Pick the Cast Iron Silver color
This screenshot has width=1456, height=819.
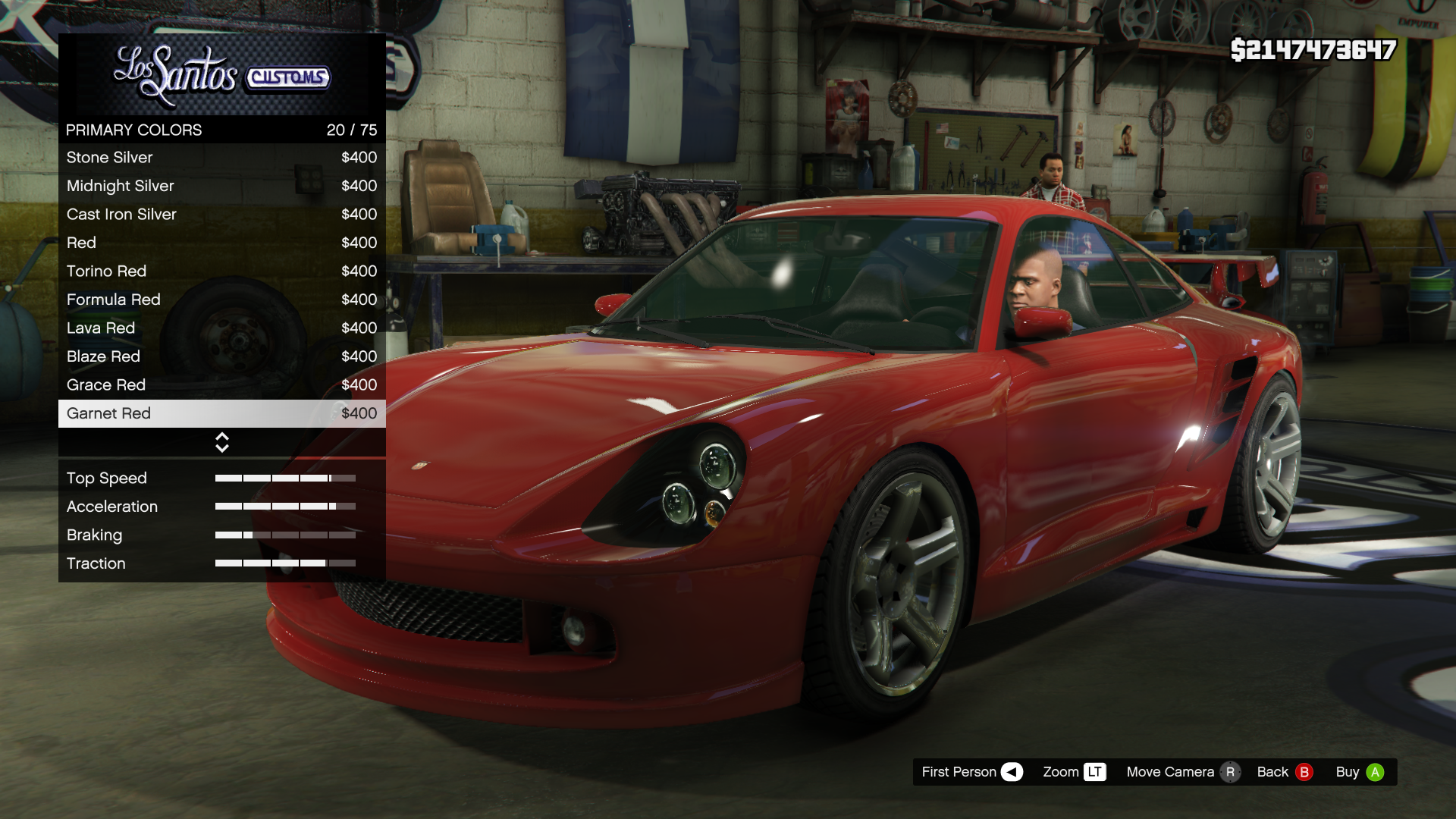tap(221, 215)
